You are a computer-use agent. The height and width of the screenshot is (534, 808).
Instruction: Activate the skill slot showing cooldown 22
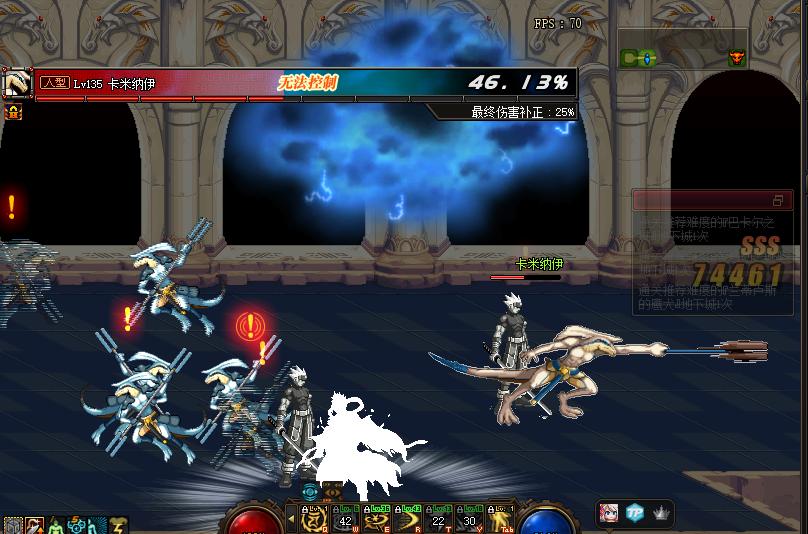tap(438, 518)
